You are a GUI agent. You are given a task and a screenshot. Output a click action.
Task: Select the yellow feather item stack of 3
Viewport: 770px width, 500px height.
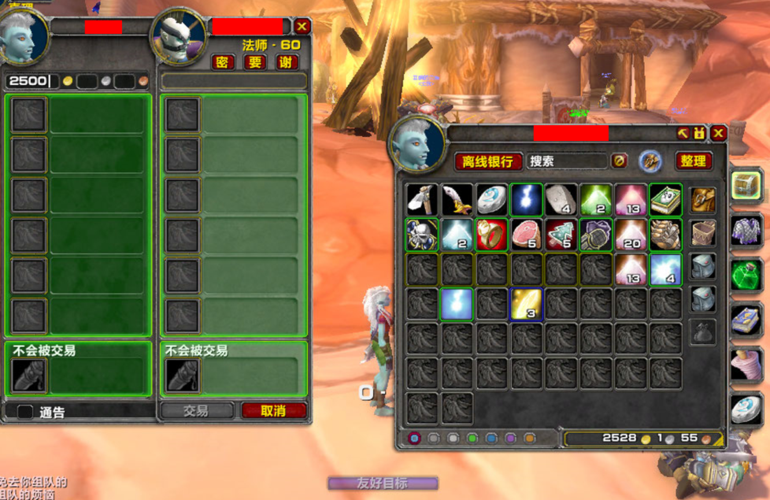coord(527,304)
